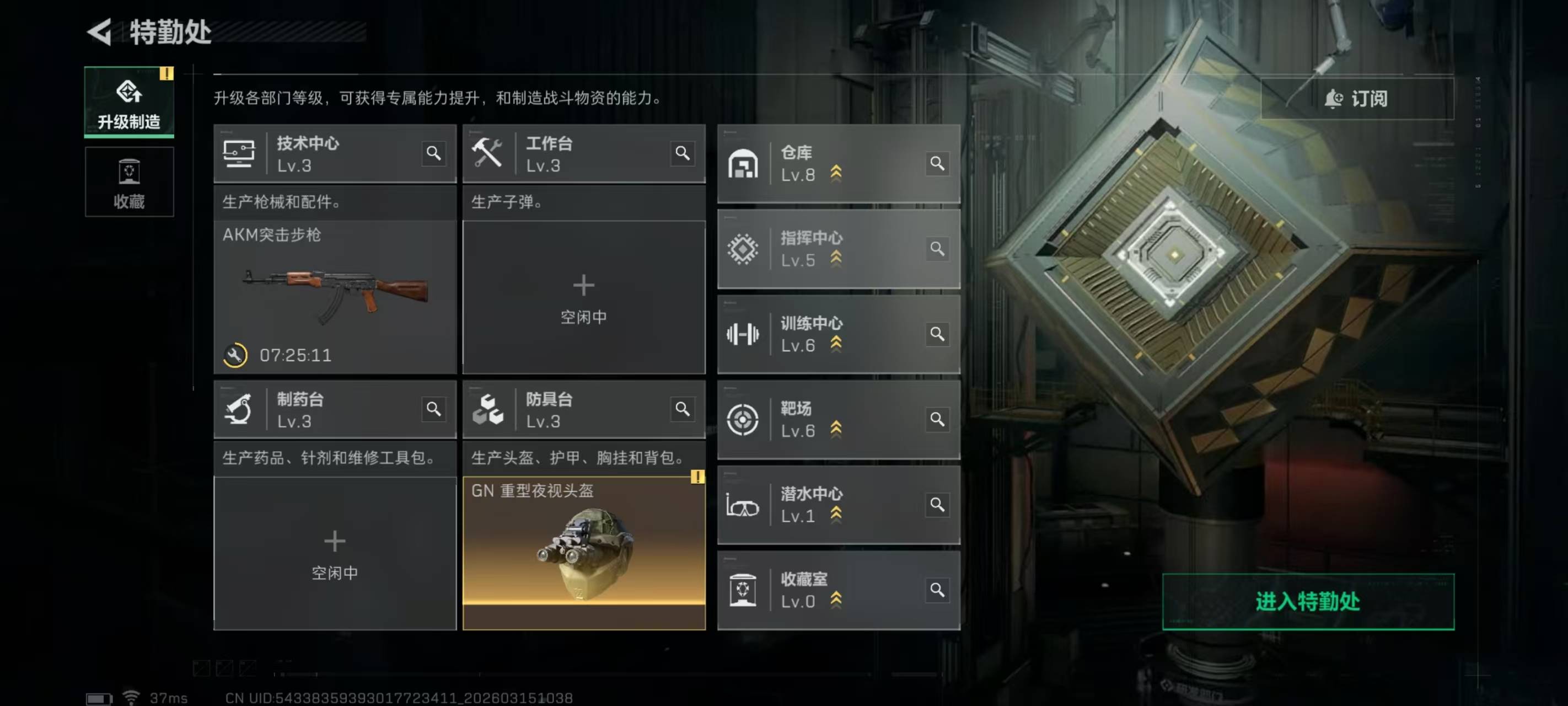
Task: Open the 训练中心 Lv.6 department
Action: (x=821, y=334)
